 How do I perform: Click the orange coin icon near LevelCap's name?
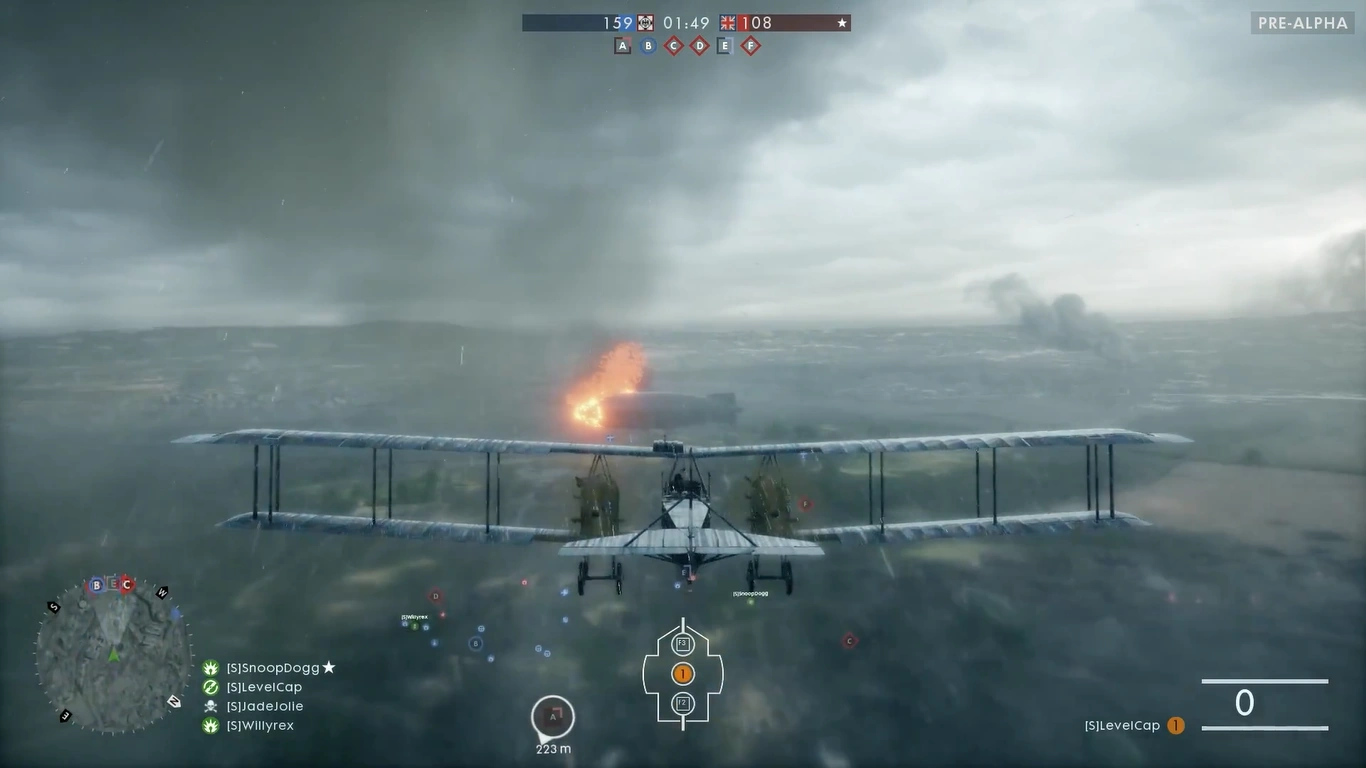(1176, 725)
